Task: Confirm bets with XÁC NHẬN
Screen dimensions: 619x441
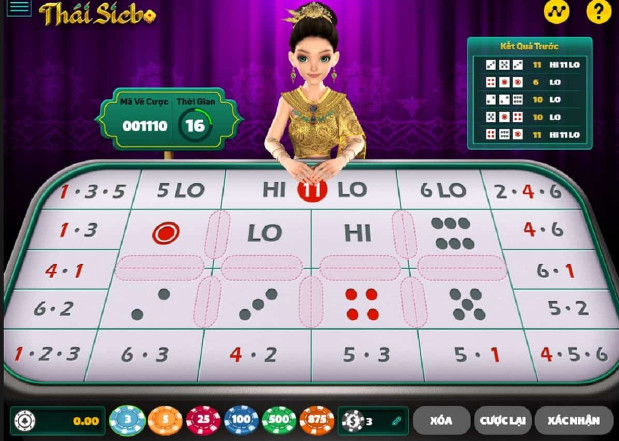Action: tap(574, 421)
